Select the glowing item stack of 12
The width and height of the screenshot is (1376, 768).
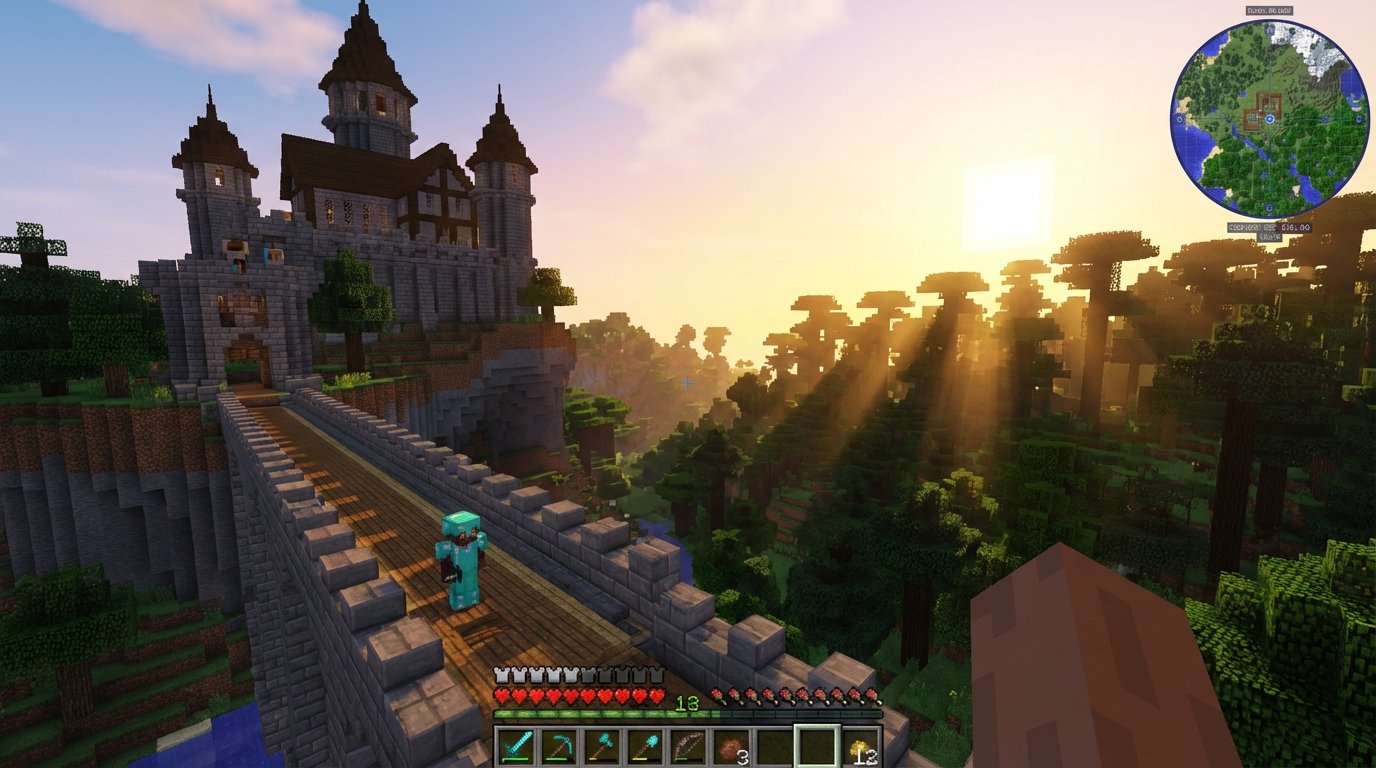pos(859,746)
